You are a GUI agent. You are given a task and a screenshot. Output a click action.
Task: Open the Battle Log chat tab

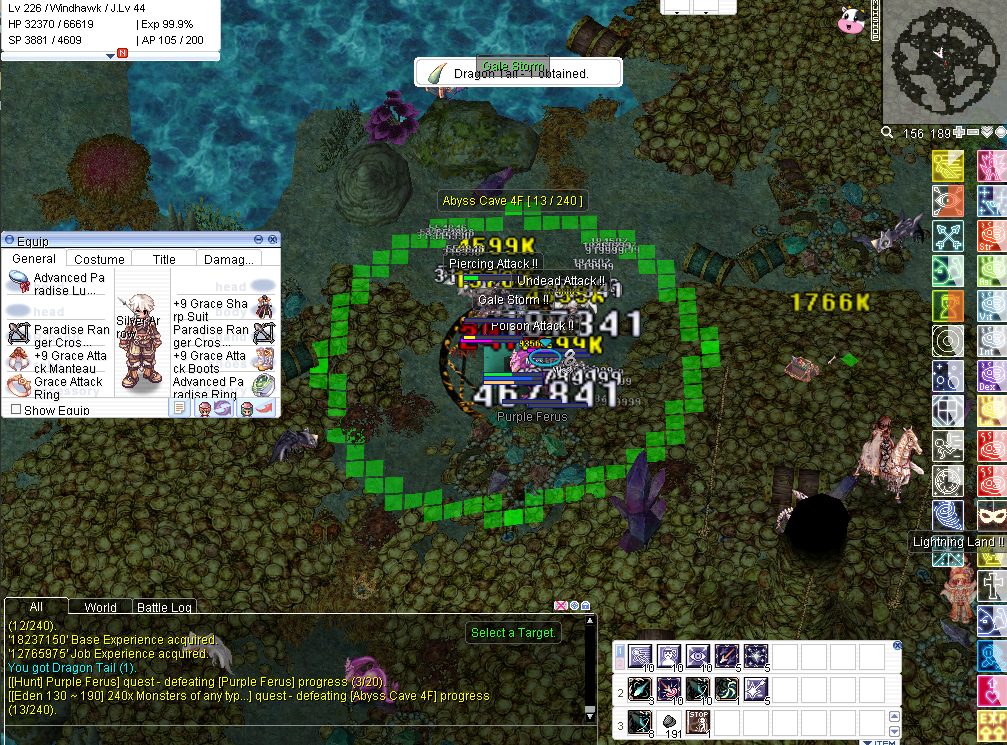click(166, 607)
